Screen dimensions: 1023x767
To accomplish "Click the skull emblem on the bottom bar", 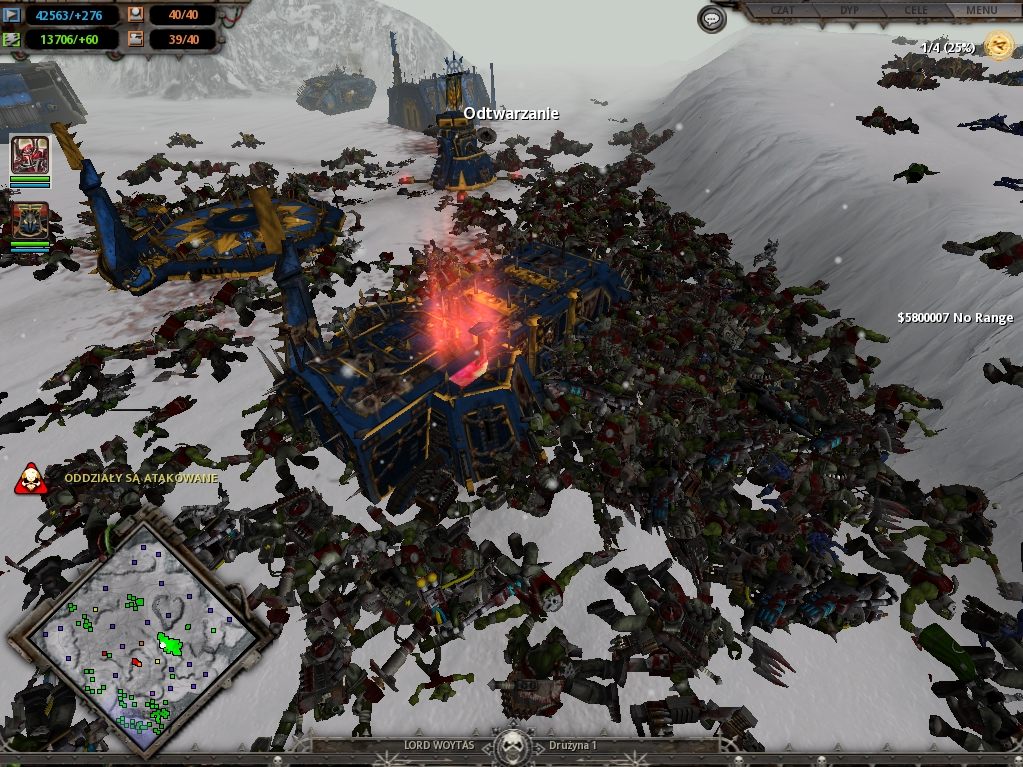I will [512, 745].
